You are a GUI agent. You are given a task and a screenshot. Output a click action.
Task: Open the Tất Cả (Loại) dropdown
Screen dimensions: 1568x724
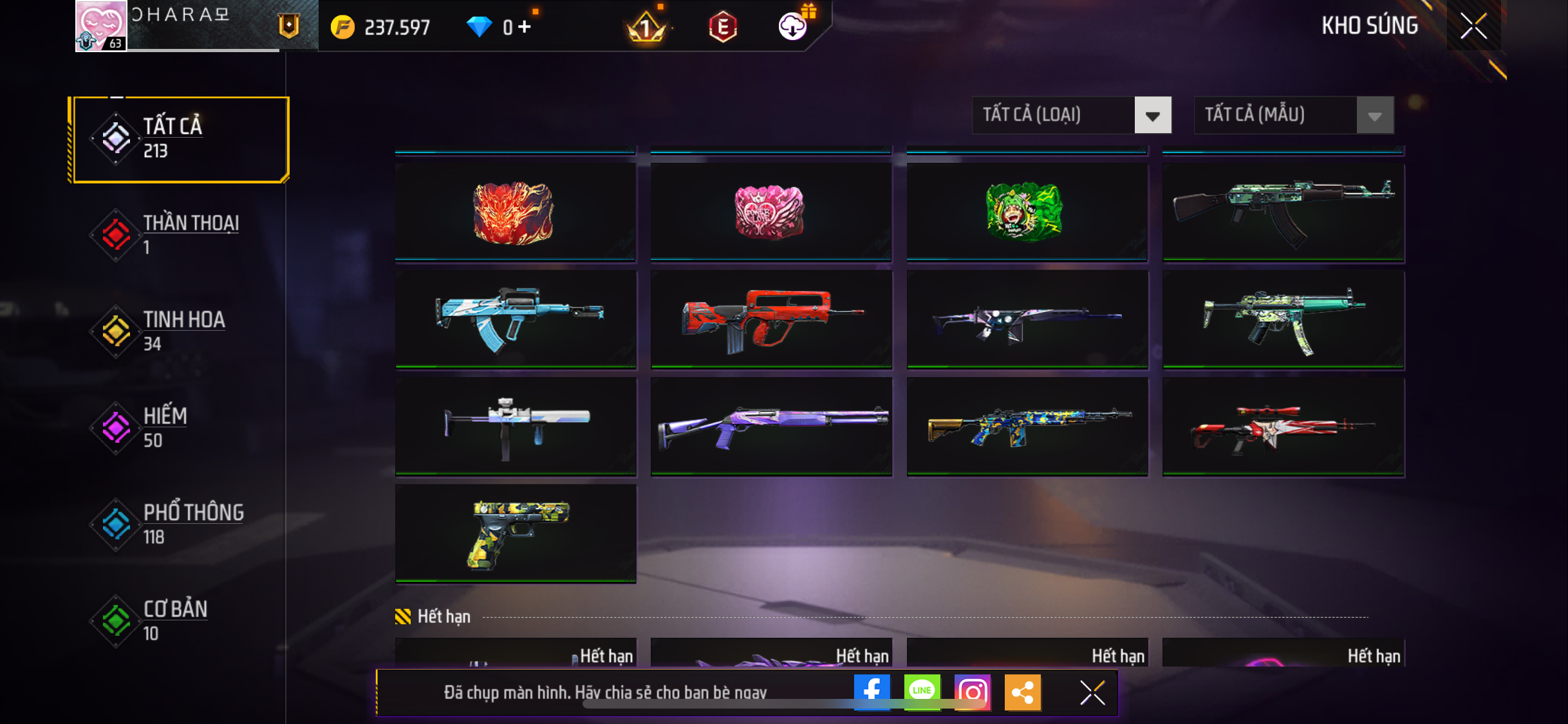[1072, 115]
